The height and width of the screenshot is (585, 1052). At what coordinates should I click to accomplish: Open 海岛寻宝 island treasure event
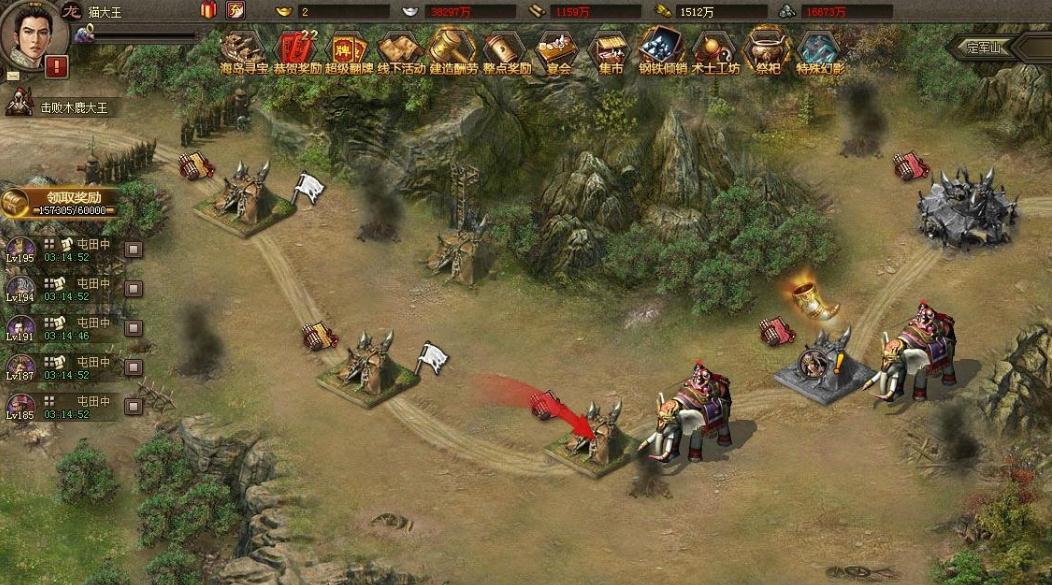click(243, 50)
